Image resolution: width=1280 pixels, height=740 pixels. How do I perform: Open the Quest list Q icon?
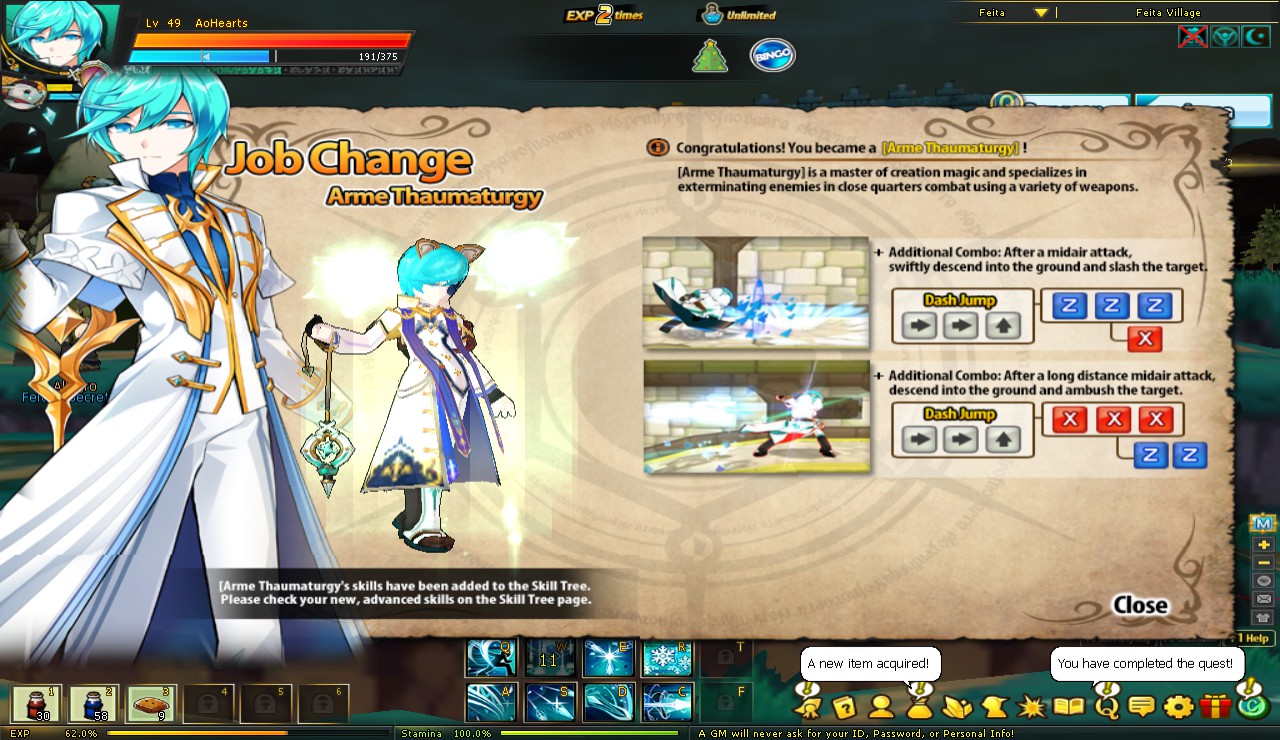pos(1107,707)
